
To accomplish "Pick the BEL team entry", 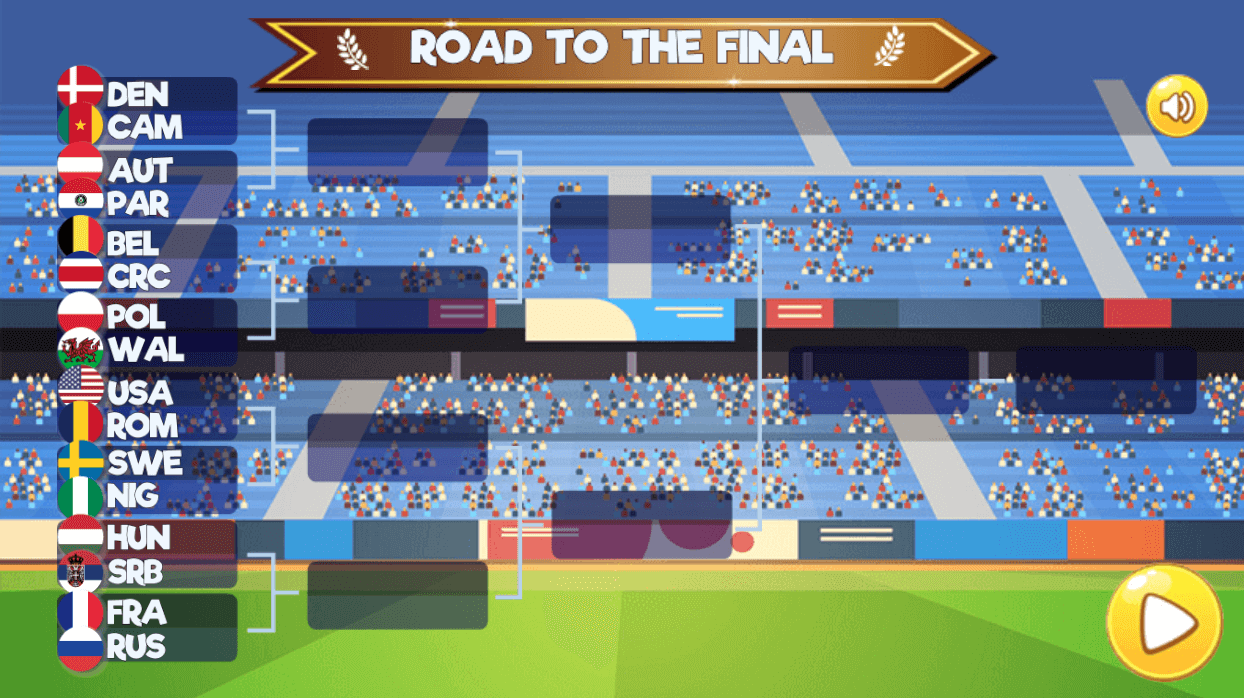I will (x=147, y=242).
